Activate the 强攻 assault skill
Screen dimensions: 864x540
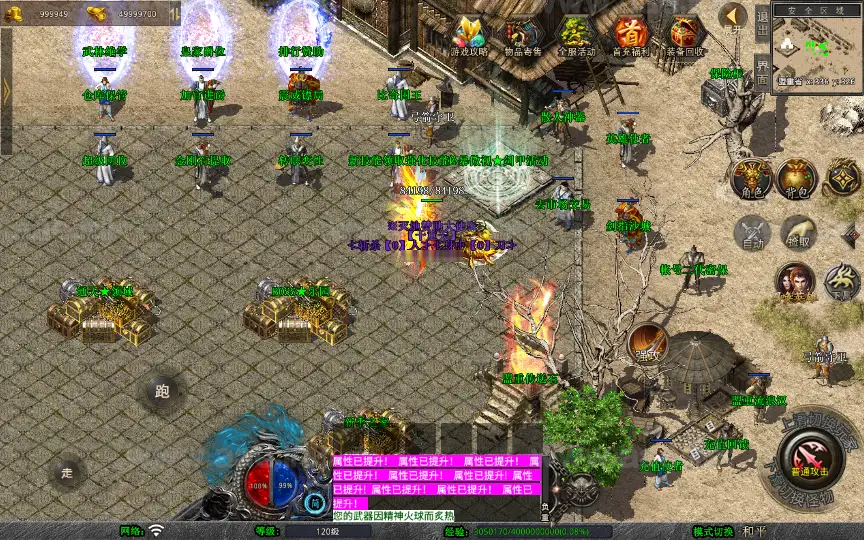(646, 343)
